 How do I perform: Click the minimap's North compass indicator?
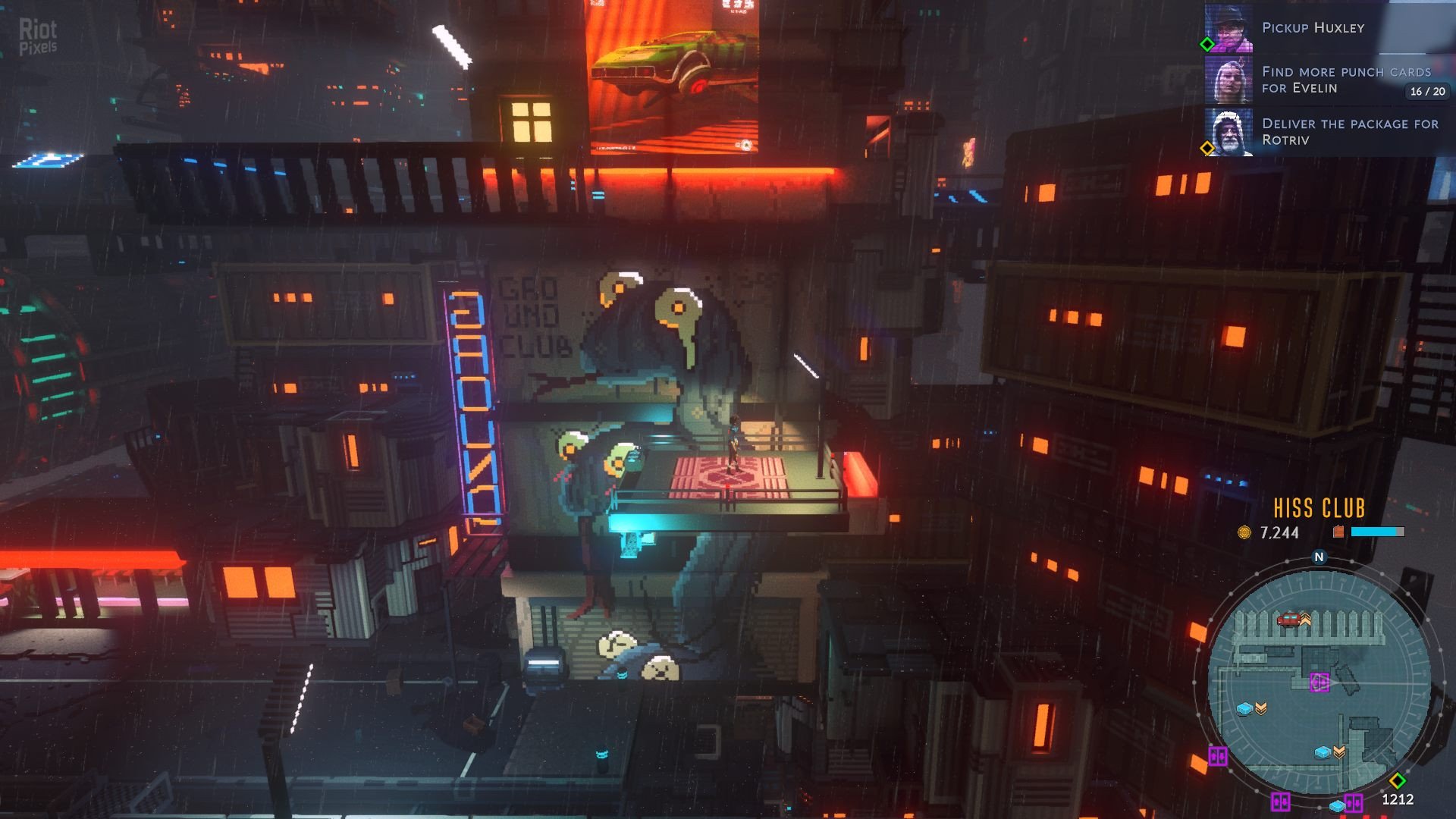[x=1319, y=557]
